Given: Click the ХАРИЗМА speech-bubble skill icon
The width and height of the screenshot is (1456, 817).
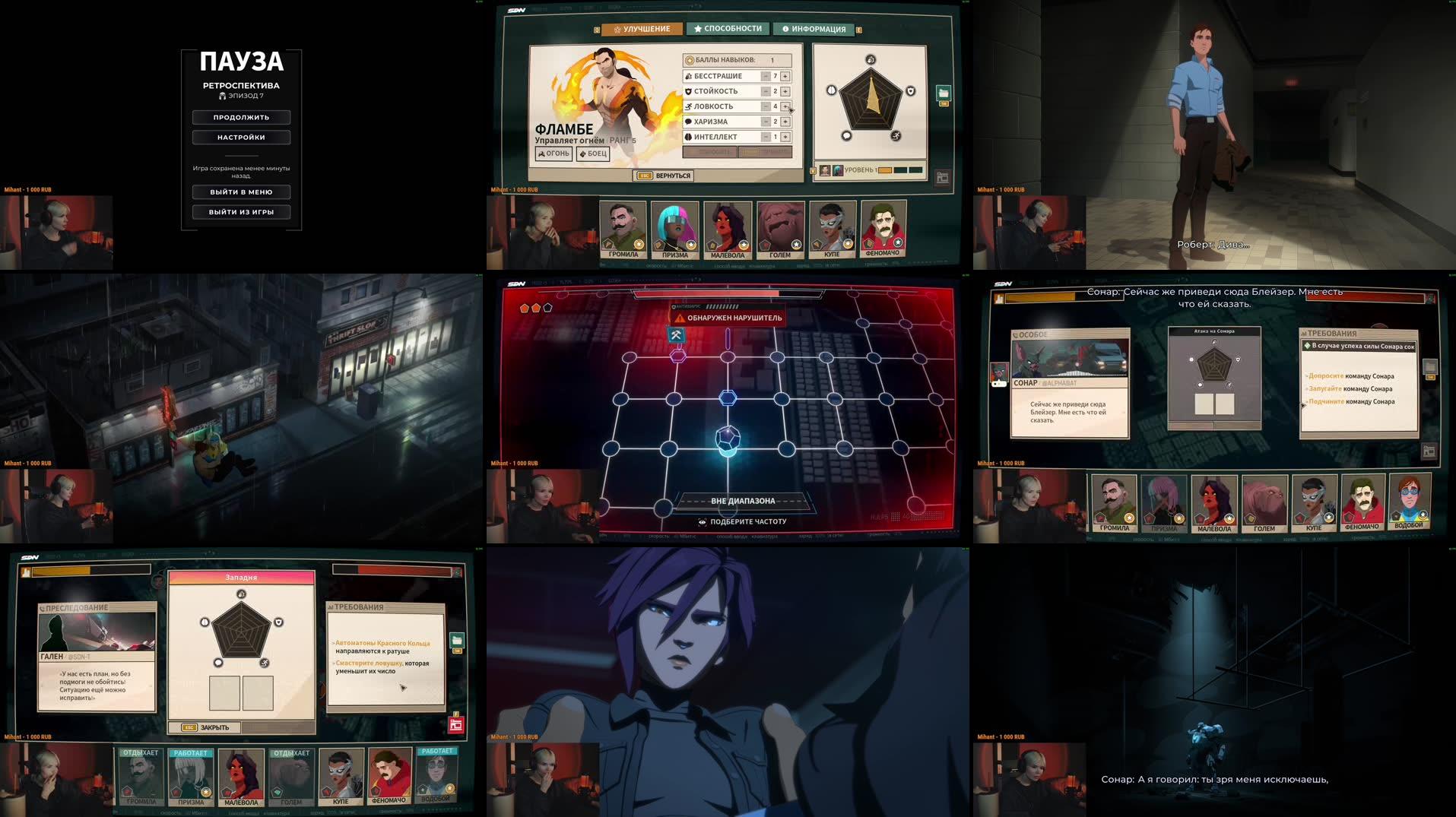Looking at the screenshot, I should 687,122.
